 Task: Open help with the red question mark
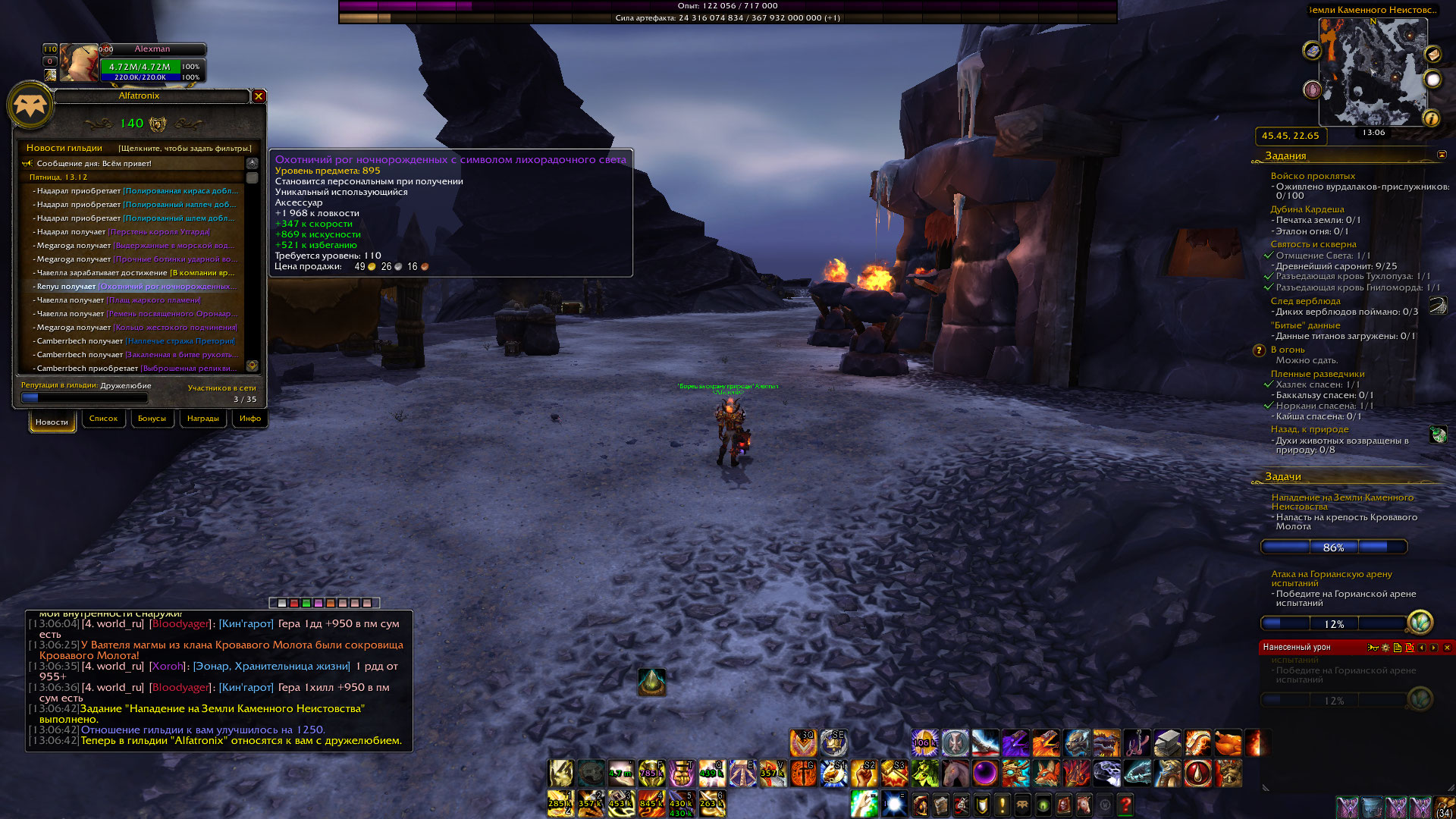coord(1125,804)
